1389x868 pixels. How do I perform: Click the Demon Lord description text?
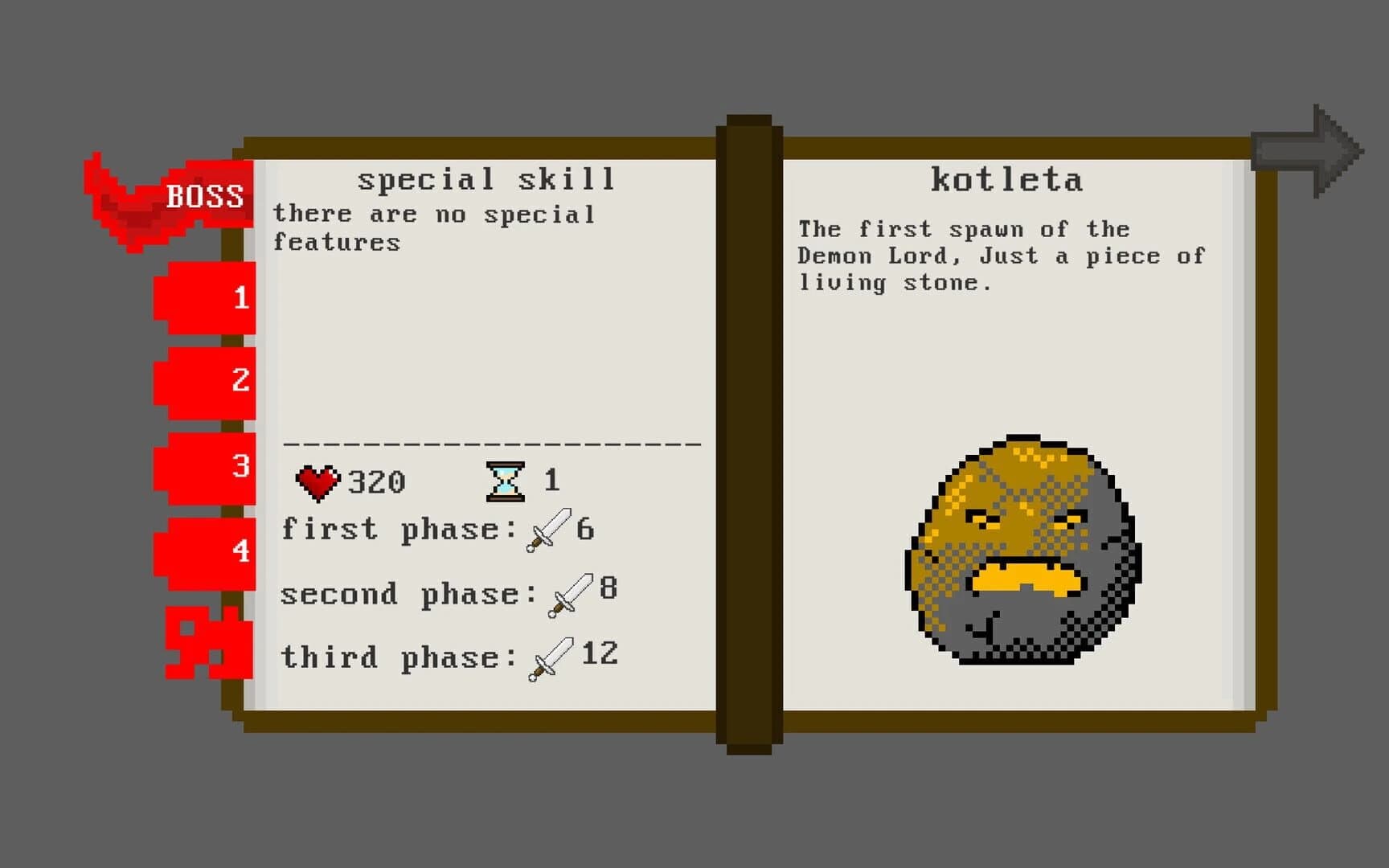click(x=1001, y=256)
